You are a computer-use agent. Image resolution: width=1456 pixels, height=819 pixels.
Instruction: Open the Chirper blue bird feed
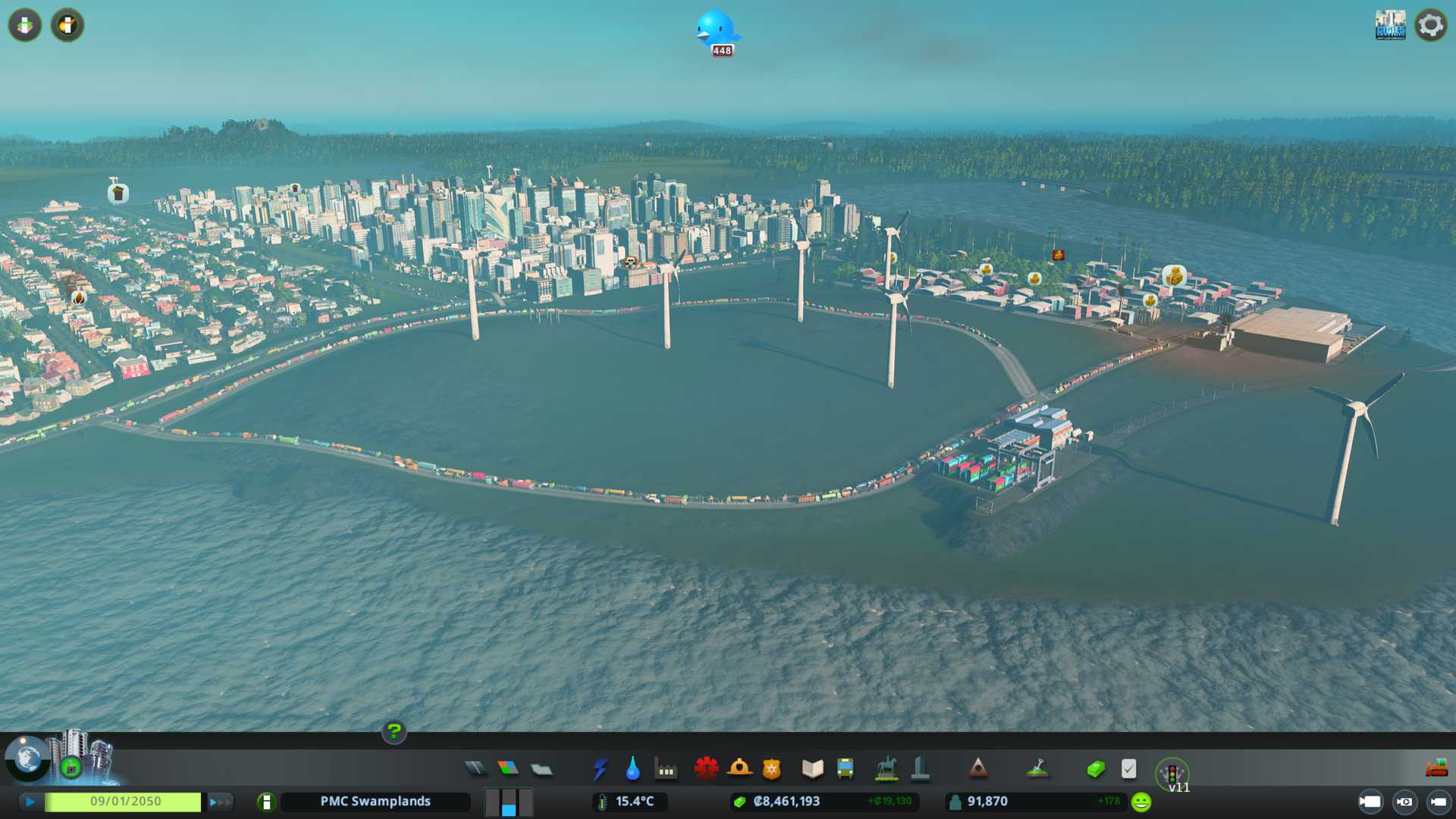tap(717, 30)
